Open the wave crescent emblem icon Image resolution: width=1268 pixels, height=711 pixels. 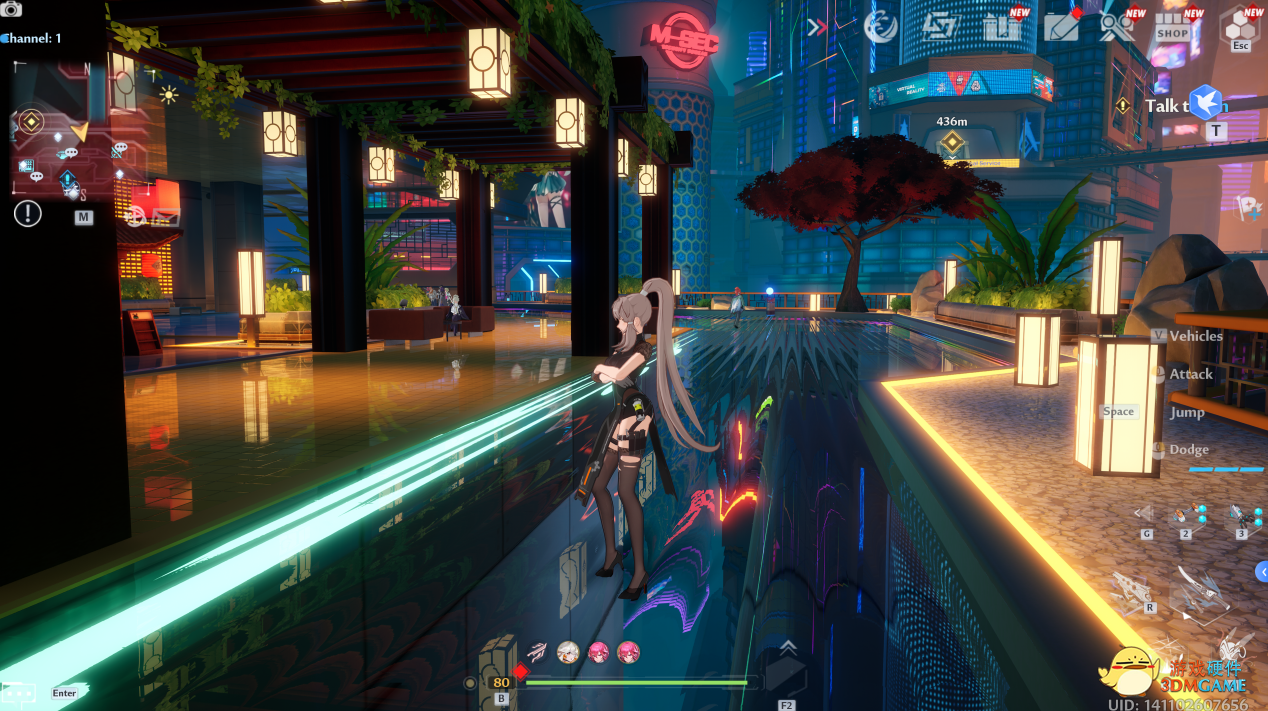click(x=881, y=27)
